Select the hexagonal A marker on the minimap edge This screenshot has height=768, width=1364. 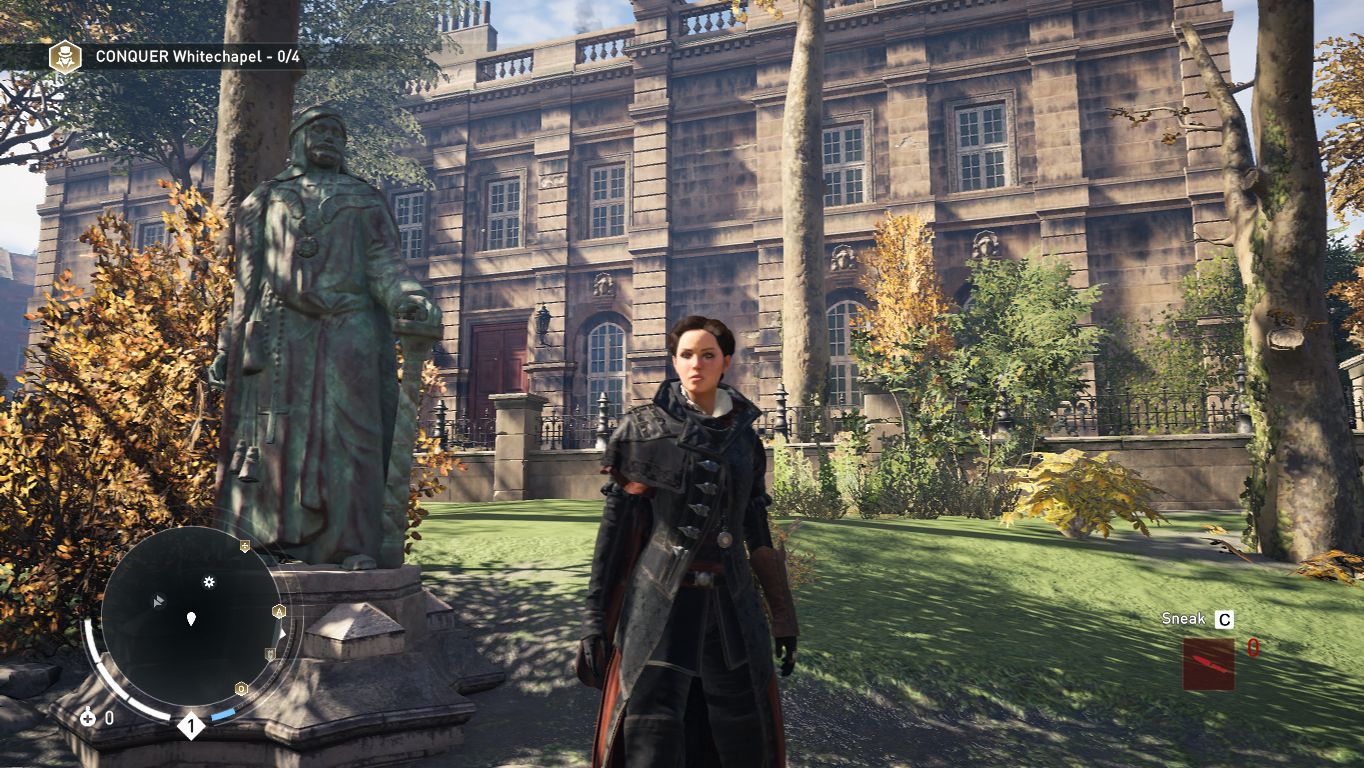click(279, 611)
